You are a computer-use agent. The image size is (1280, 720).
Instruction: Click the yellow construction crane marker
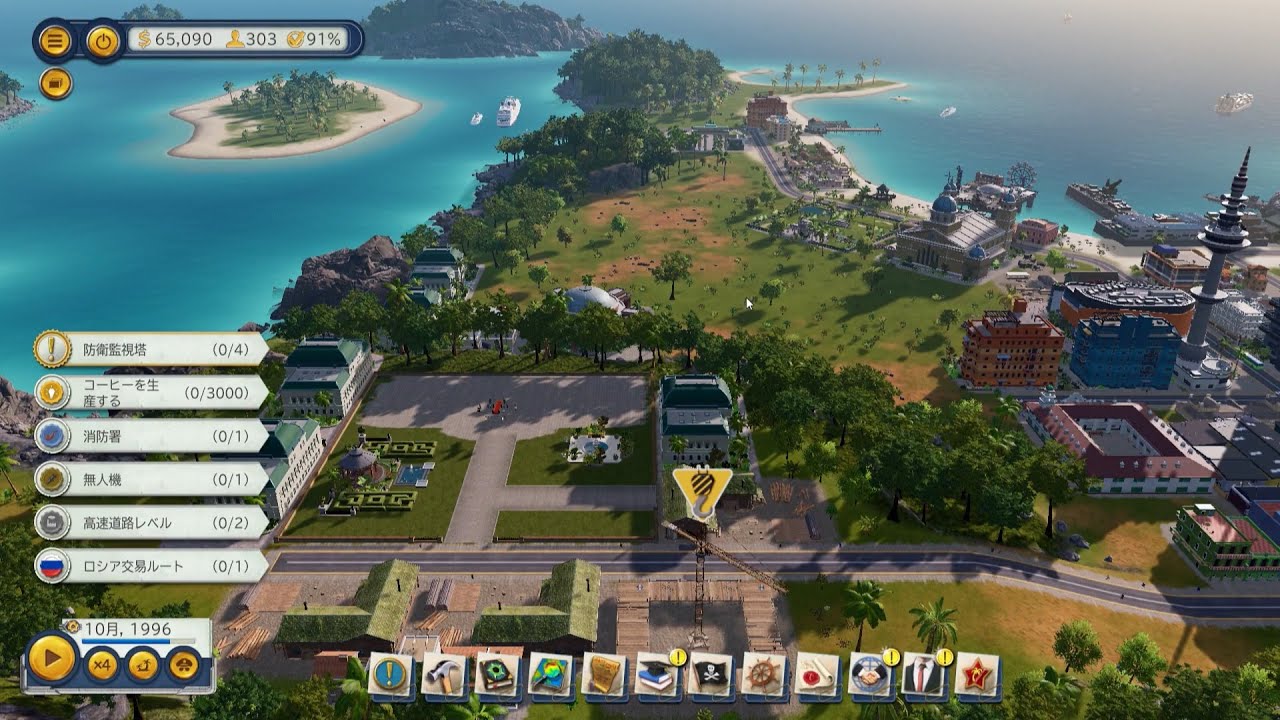(701, 489)
